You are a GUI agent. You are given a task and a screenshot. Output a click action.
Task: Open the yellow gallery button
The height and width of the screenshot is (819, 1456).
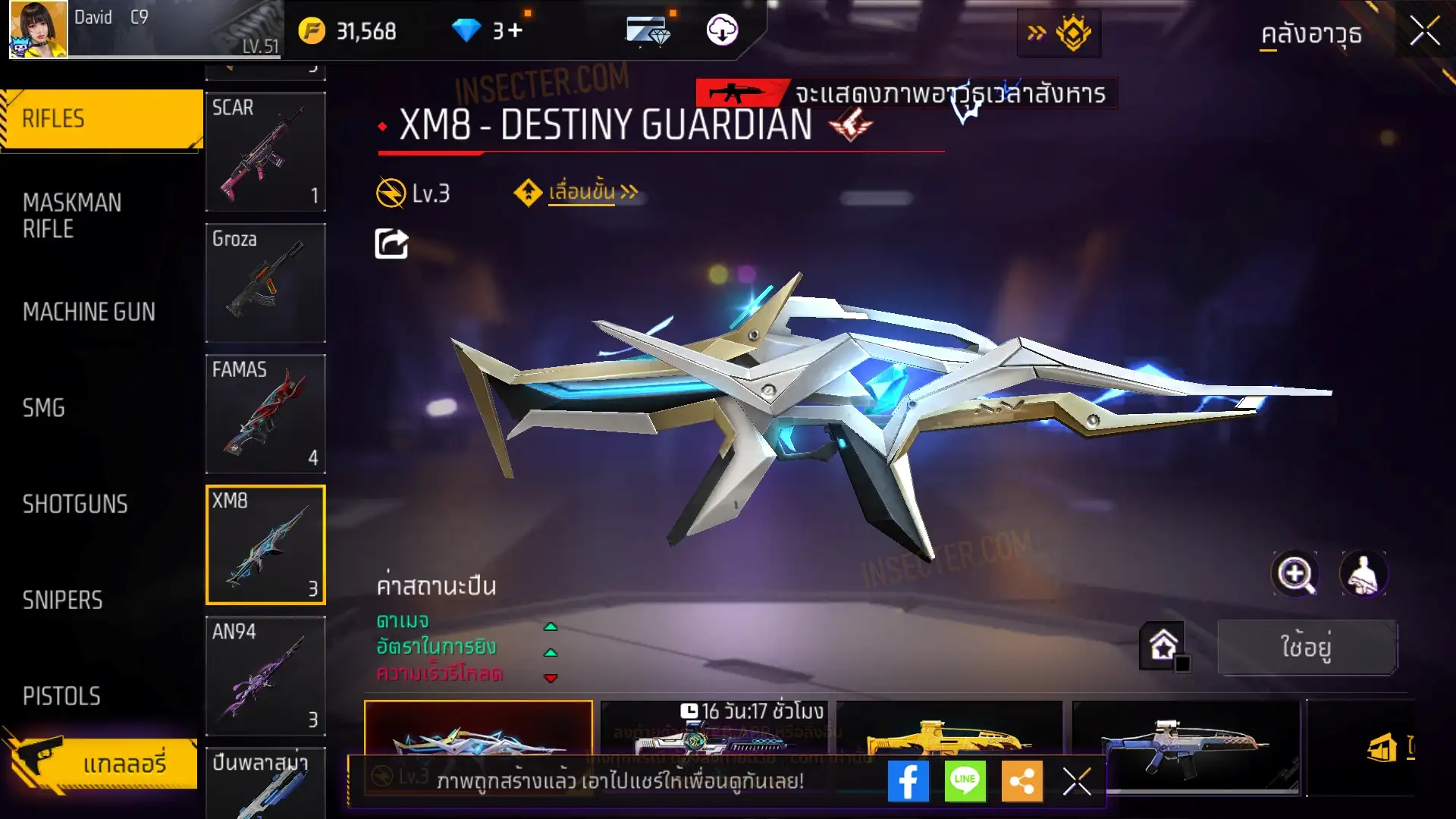point(102,763)
